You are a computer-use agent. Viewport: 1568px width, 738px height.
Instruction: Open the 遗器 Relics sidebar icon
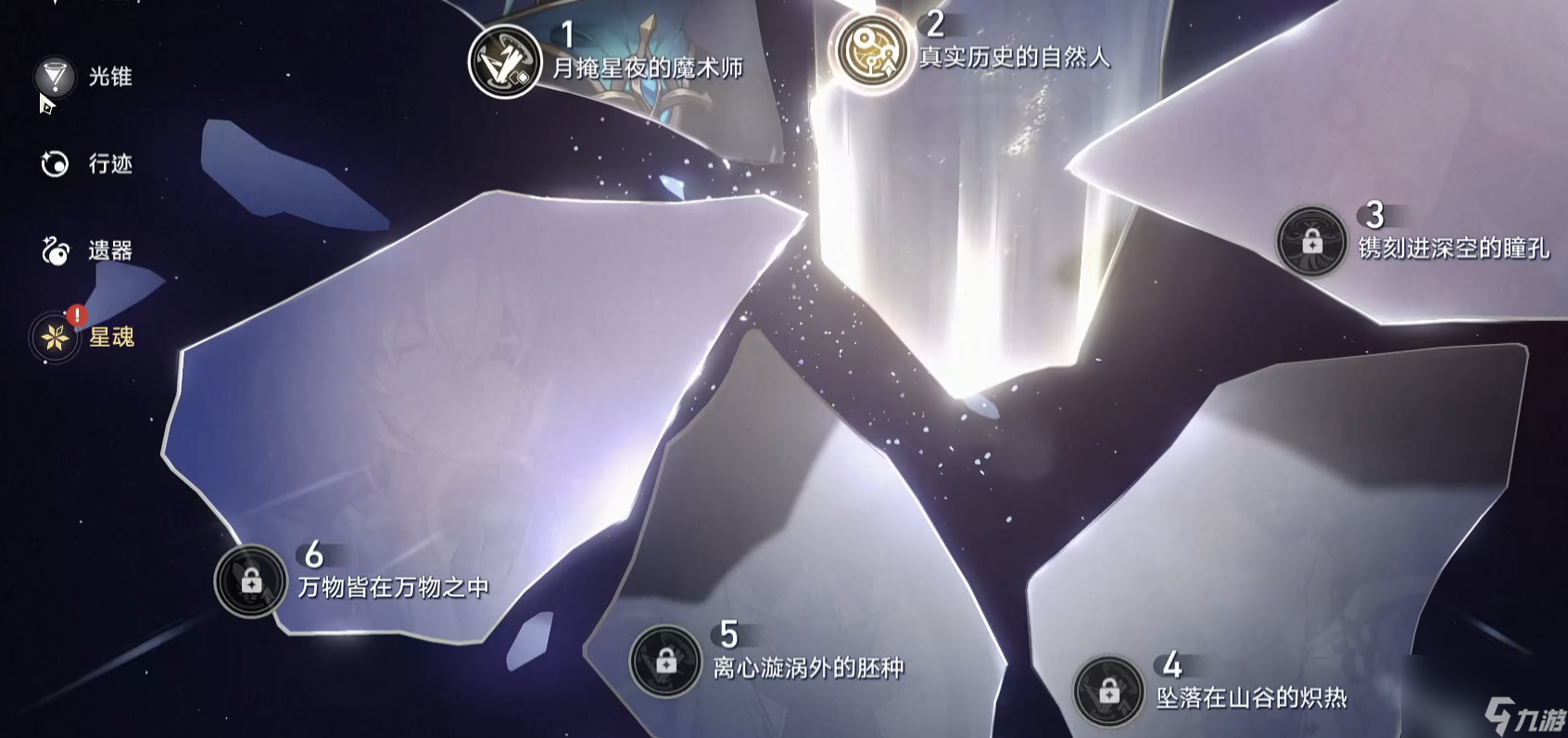click(x=57, y=249)
